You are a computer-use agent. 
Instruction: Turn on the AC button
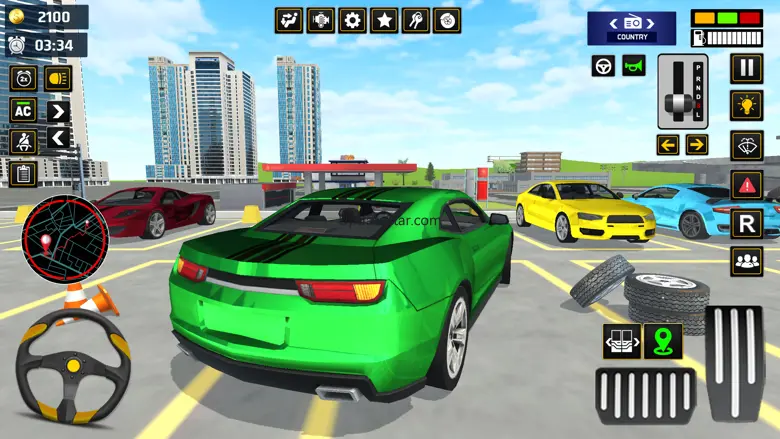coord(23,110)
